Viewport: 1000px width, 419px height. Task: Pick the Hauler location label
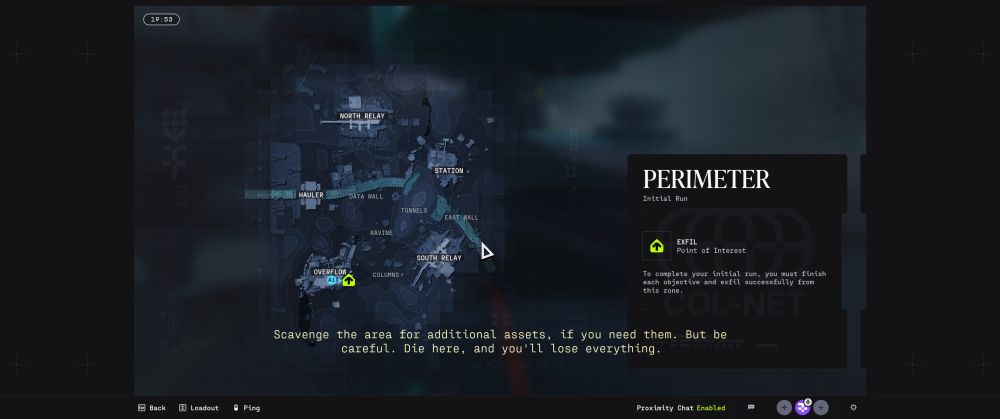pos(311,195)
